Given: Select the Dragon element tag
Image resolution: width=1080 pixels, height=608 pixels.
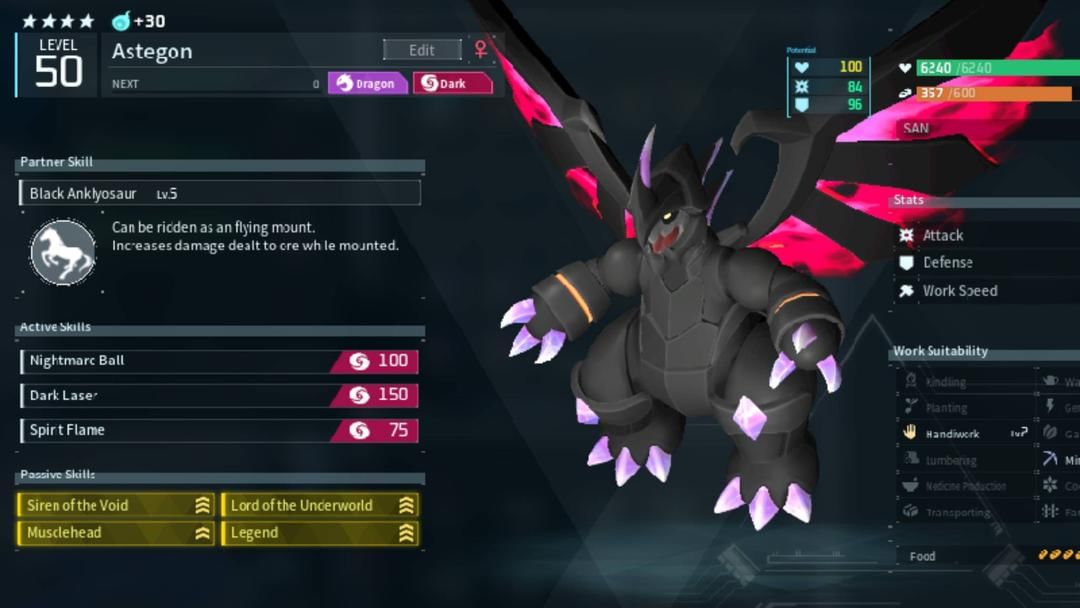Looking at the screenshot, I should coord(367,83).
